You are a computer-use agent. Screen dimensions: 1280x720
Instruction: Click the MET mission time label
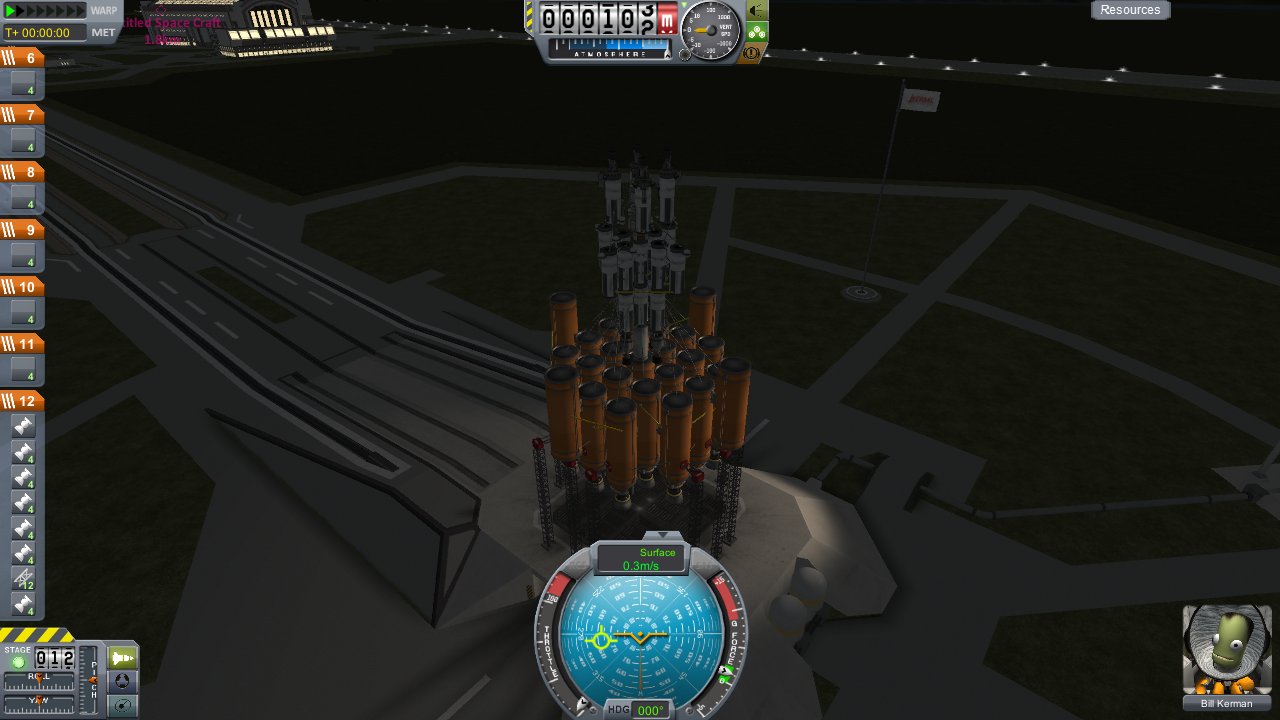104,32
